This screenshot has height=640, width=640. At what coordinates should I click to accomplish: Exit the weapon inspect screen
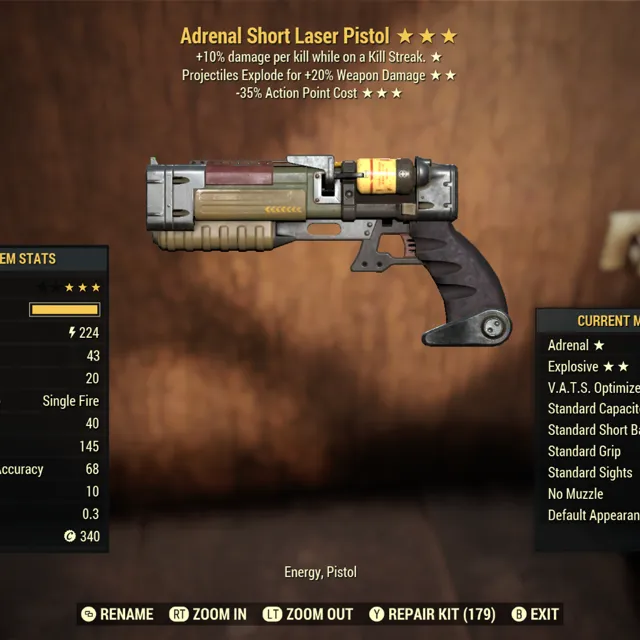535,614
